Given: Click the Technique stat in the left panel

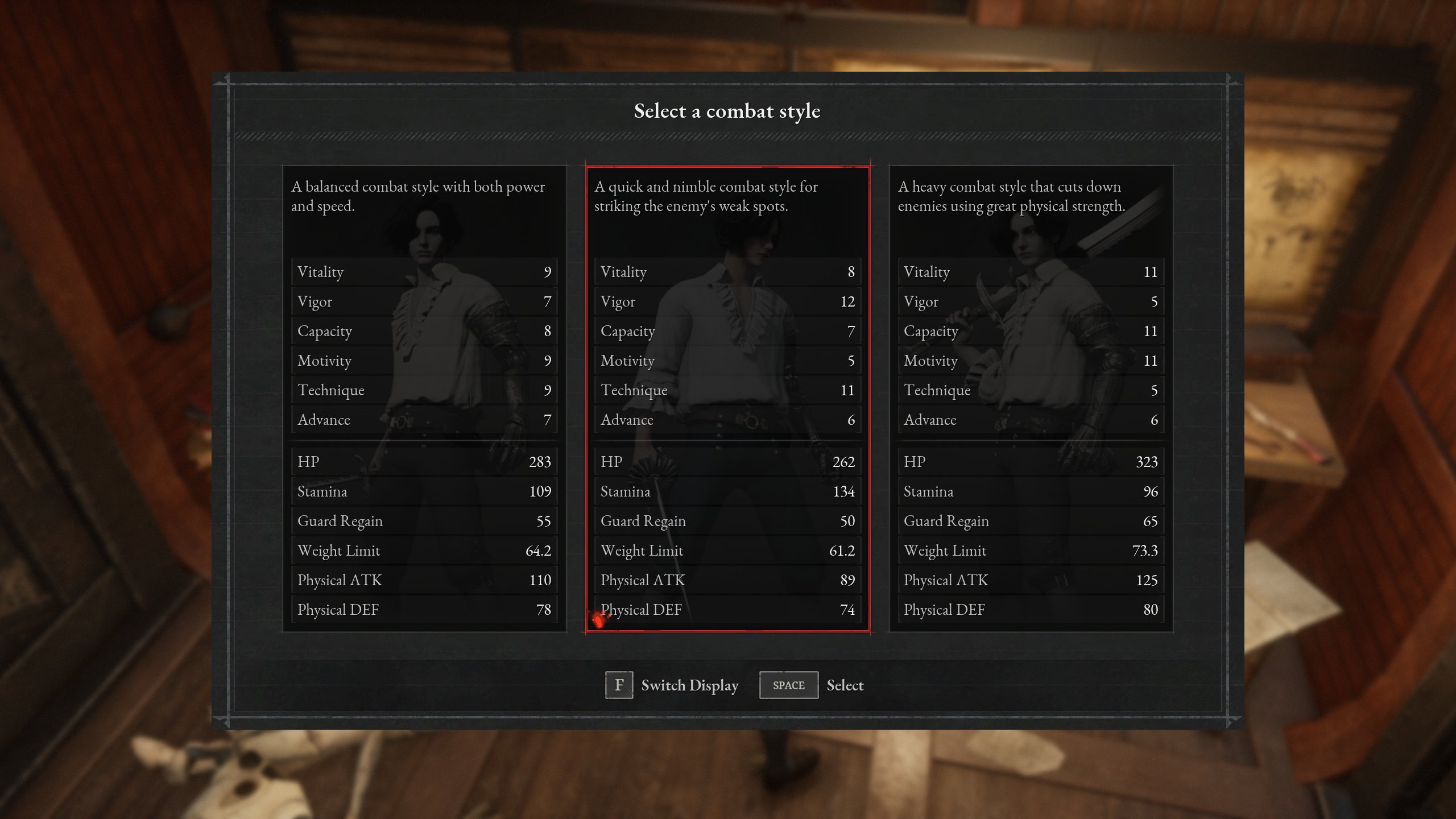Looking at the screenshot, I should pyautogui.click(x=424, y=390).
